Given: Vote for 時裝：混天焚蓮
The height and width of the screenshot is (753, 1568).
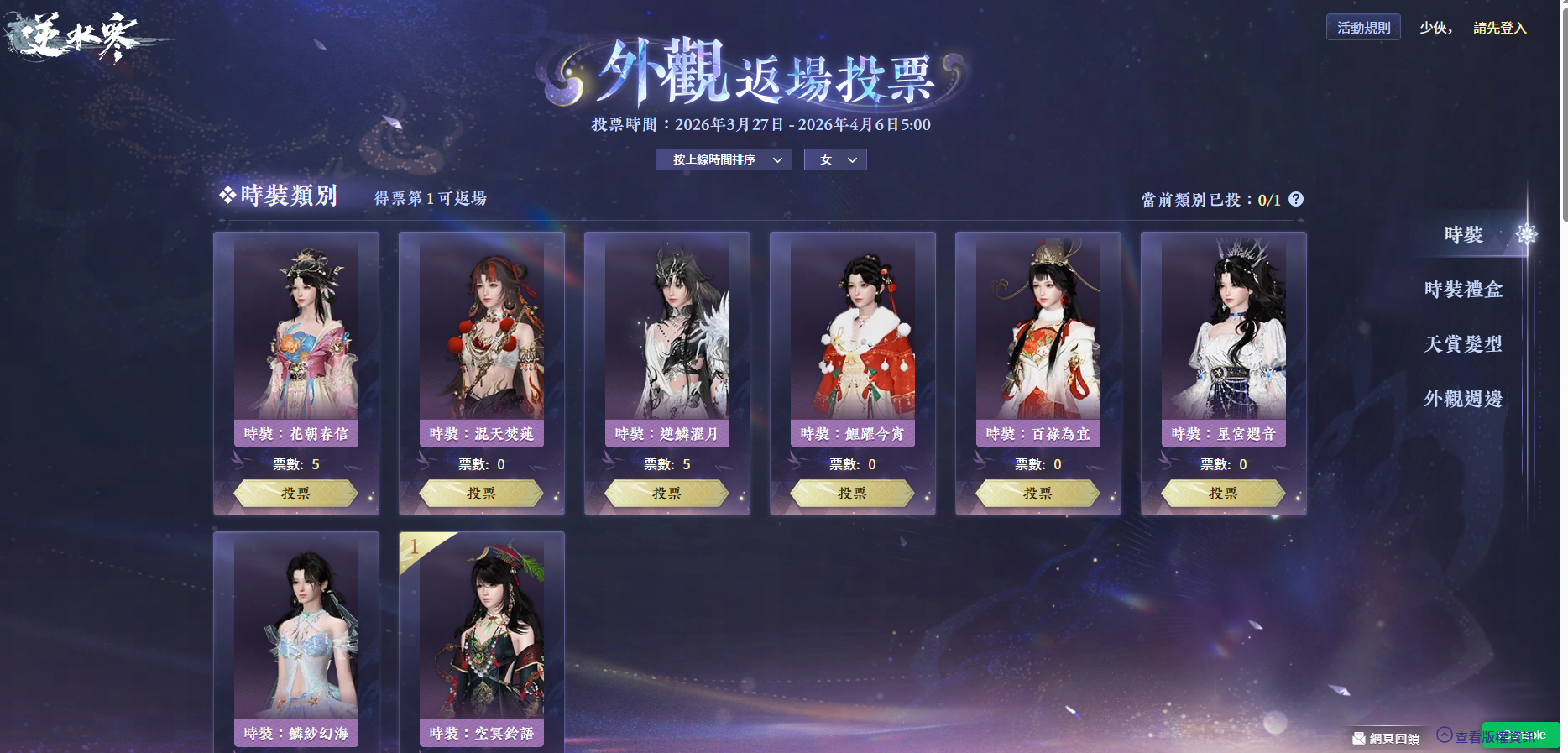Looking at the screenshot, I should (481, 494).
